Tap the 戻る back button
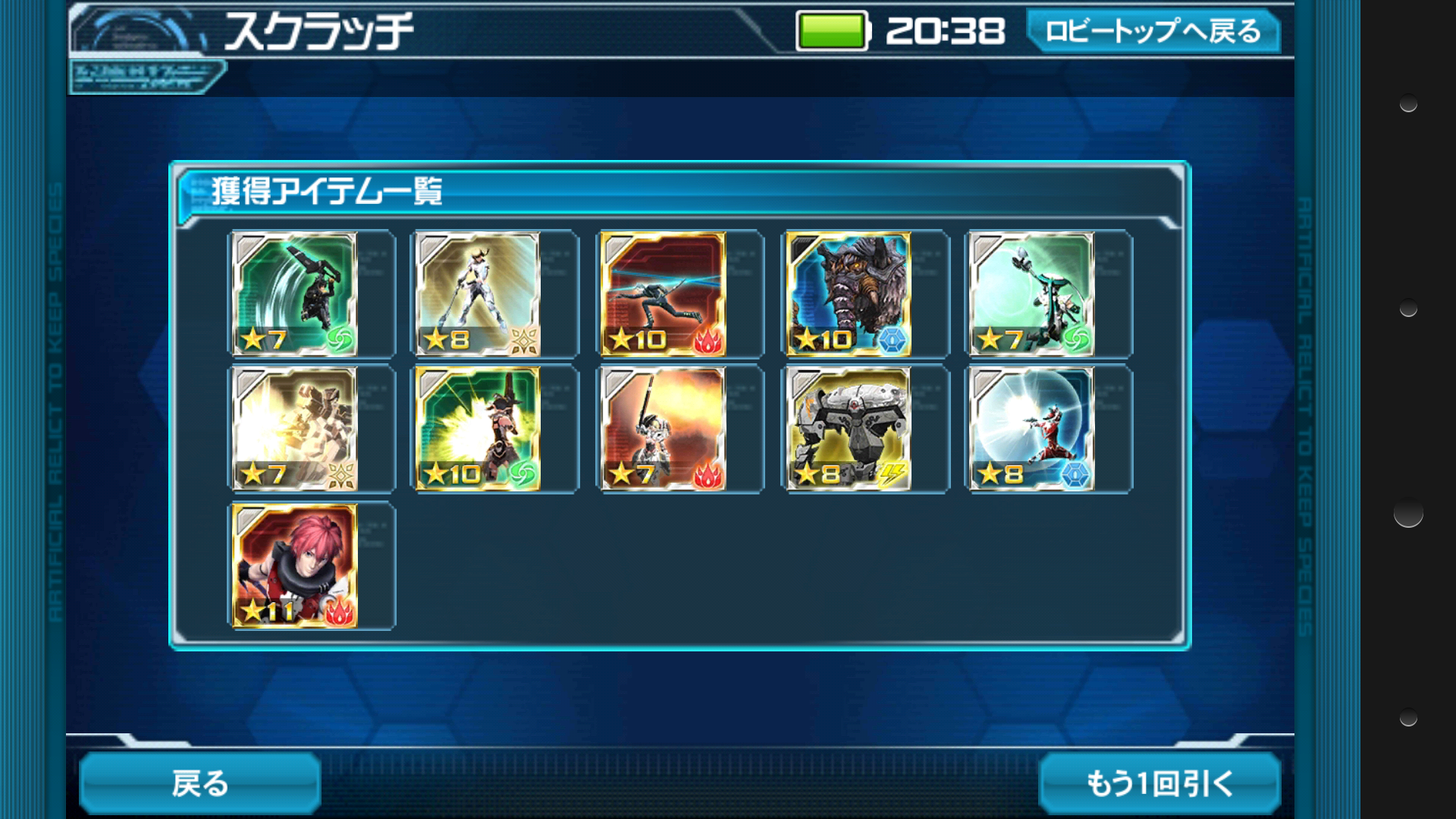 pos(200,783)
